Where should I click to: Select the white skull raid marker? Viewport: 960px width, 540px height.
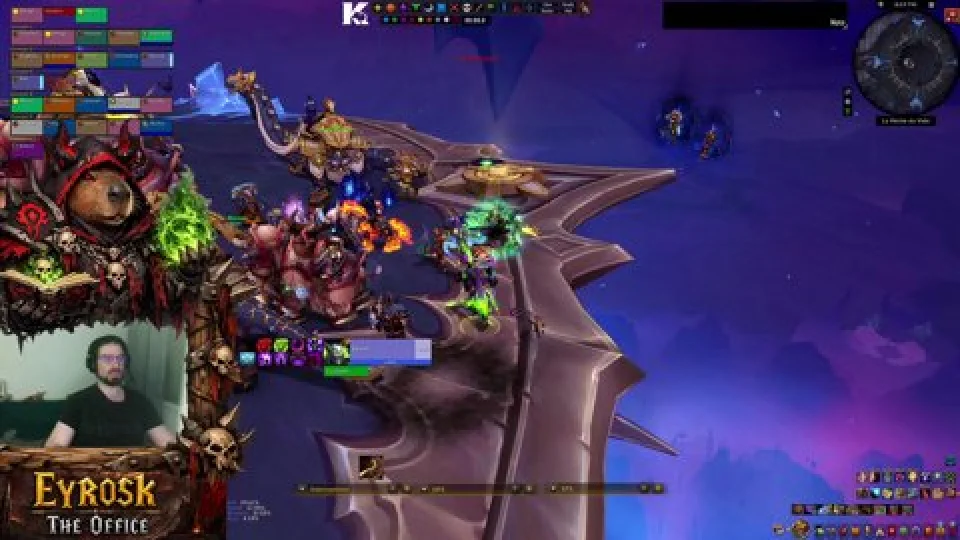466,8
